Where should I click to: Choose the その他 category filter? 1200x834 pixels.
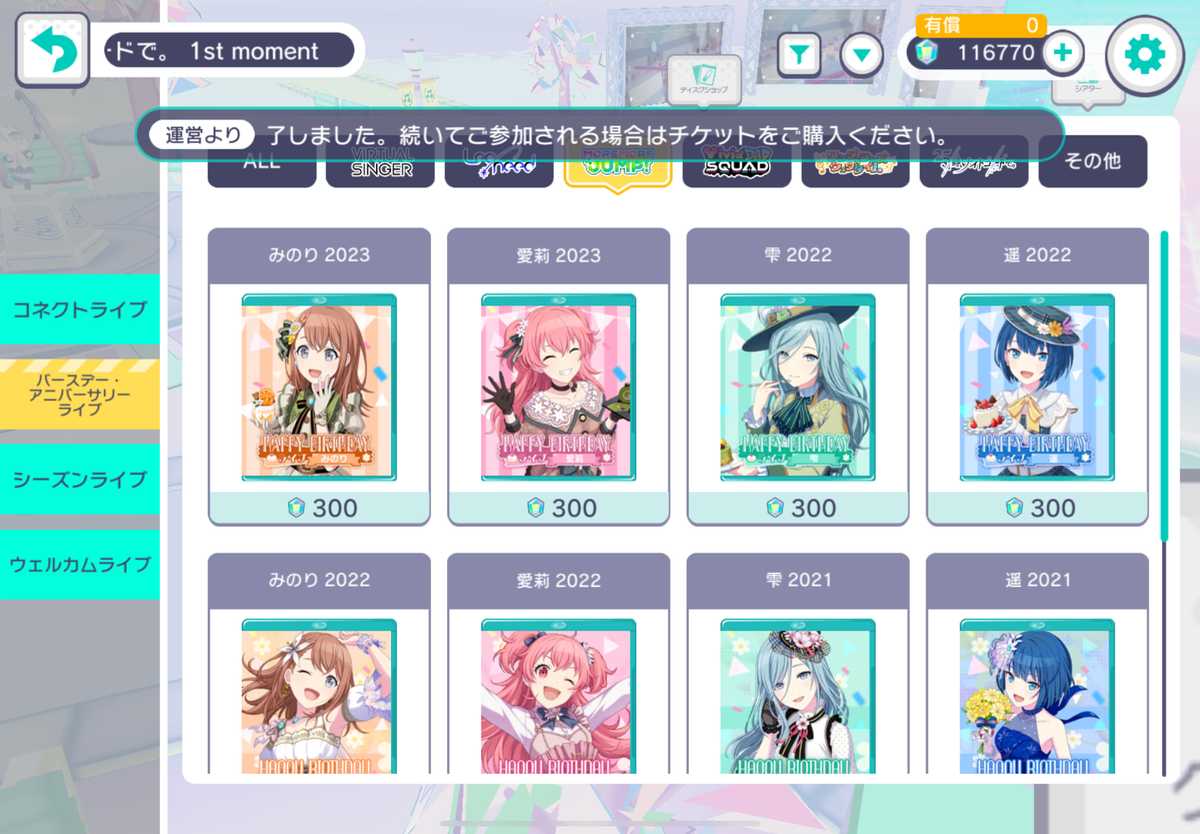click(1092, 163)
